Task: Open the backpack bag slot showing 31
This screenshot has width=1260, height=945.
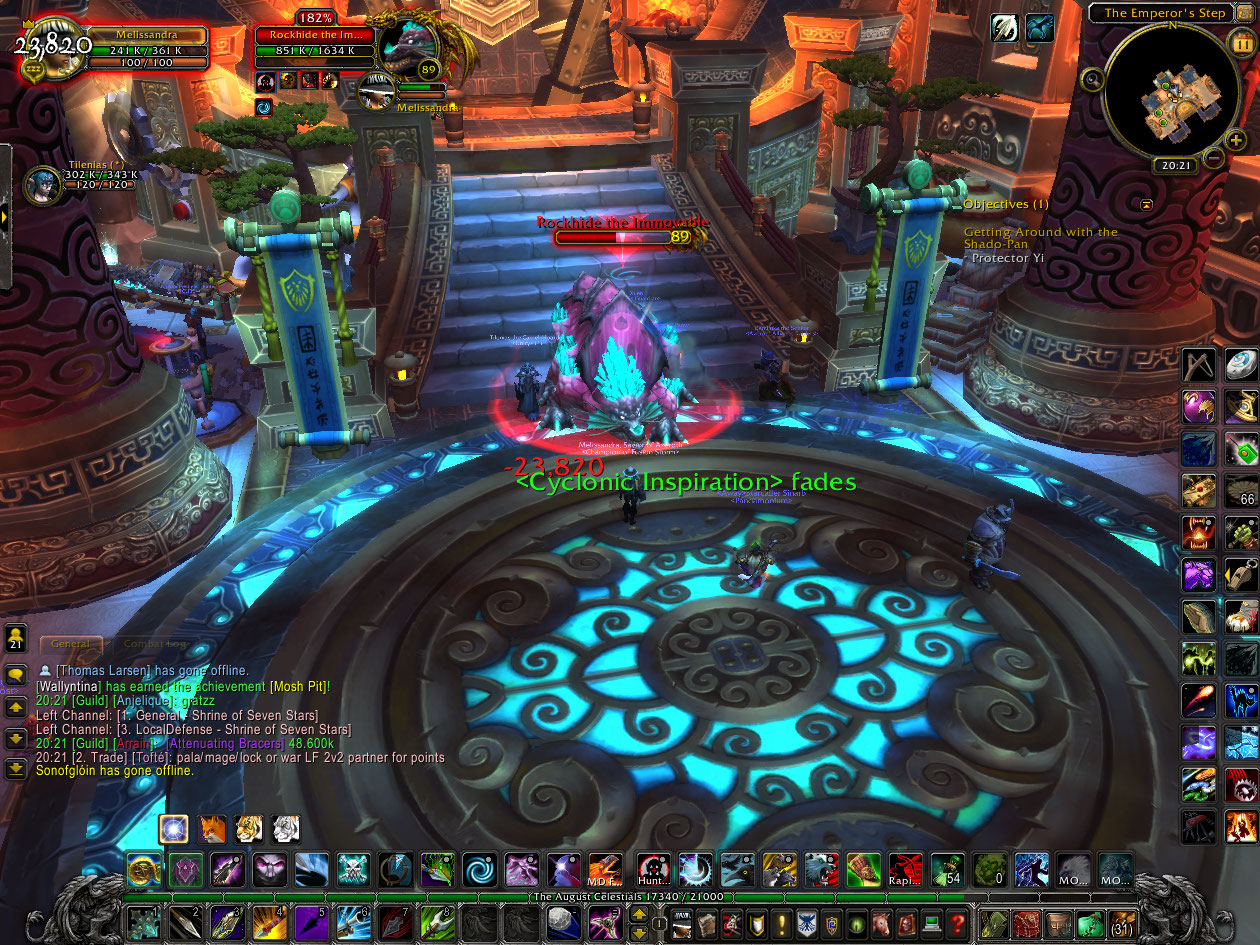Action: 1123,923
